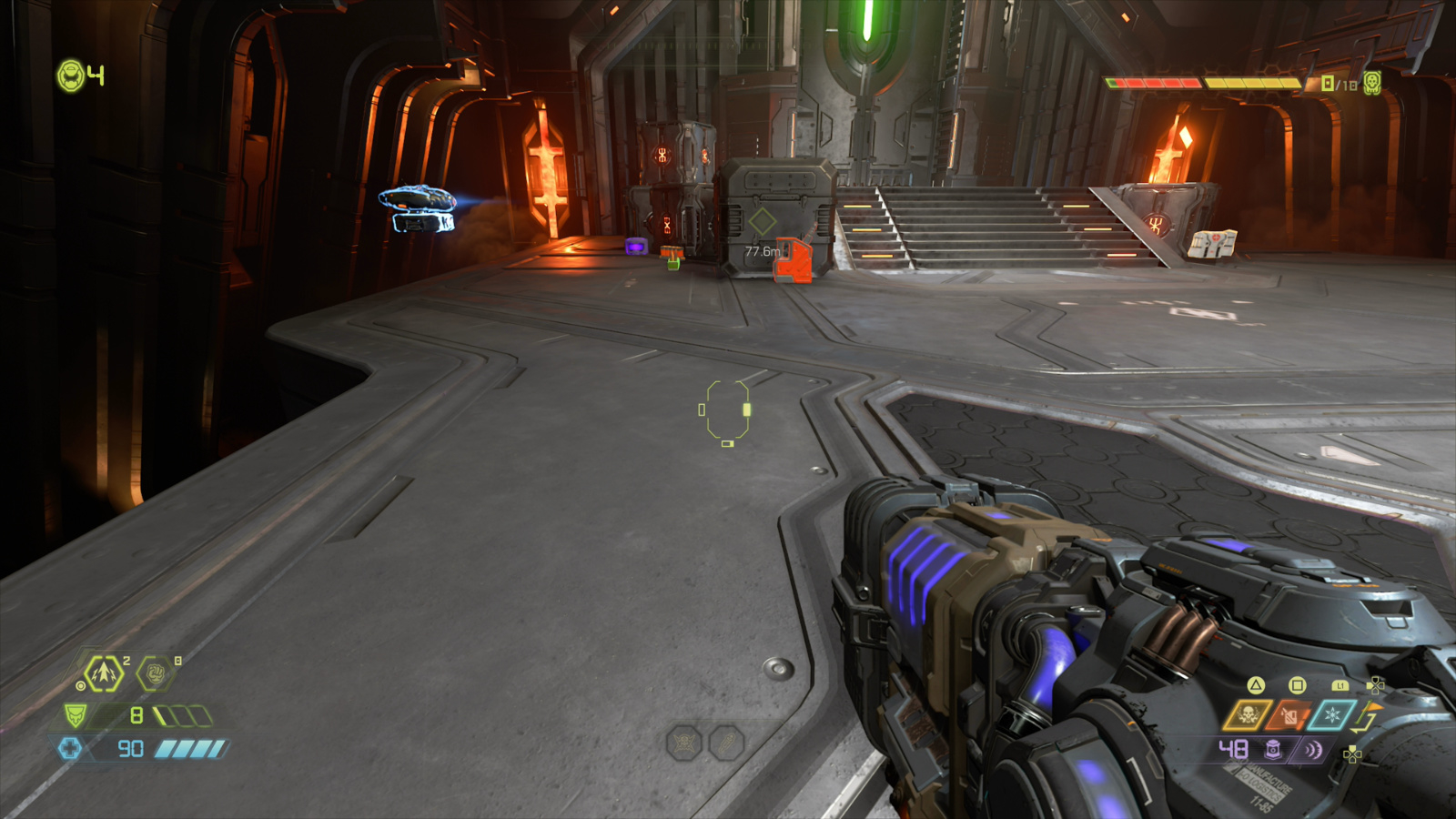The width and height of the screenshot is (1456, 819).
Task: Click the weapon swap arrows with orange flag
Action: coord(1365,716)
